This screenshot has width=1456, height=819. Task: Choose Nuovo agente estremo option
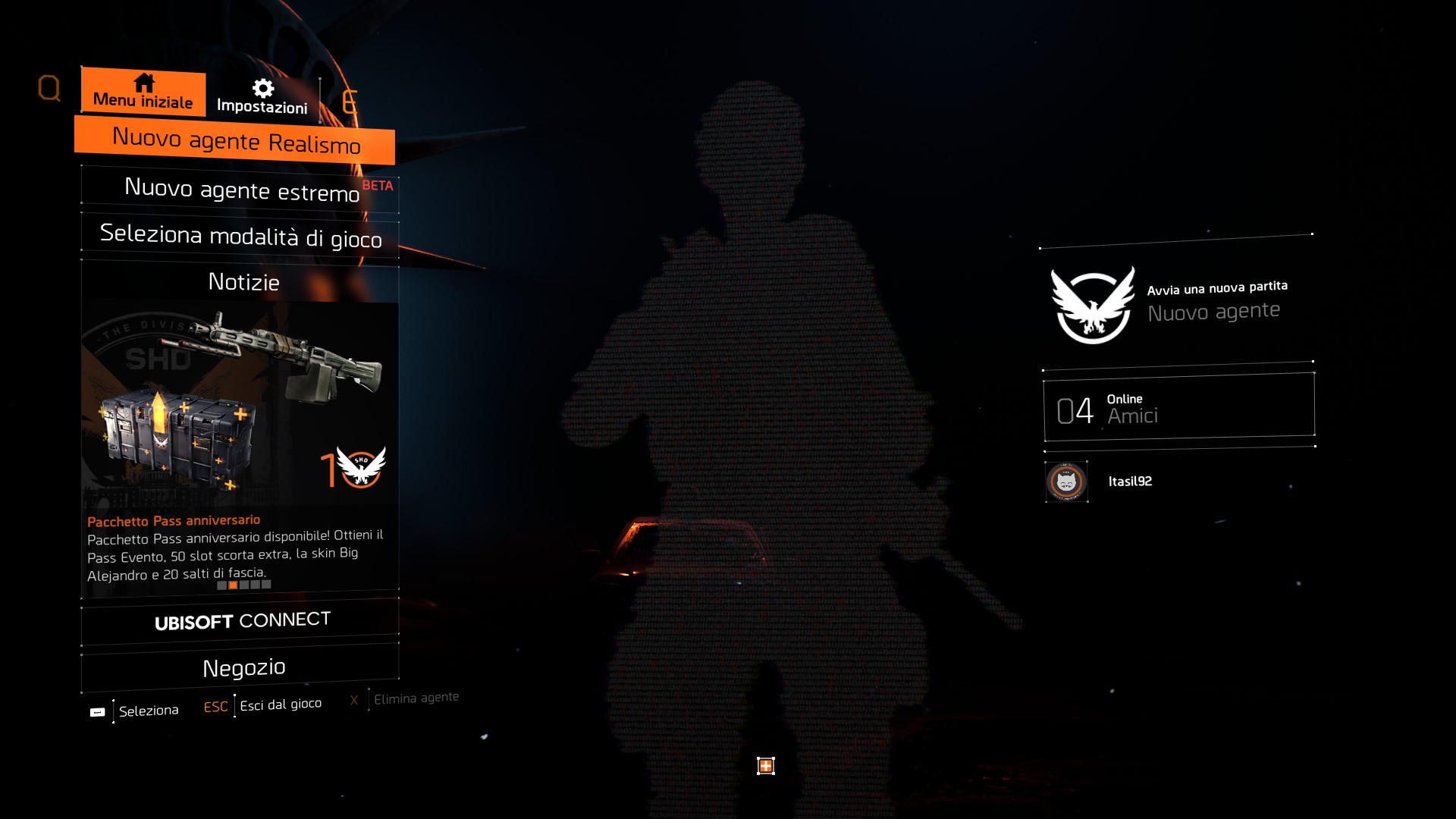click(x=241, y=189)
